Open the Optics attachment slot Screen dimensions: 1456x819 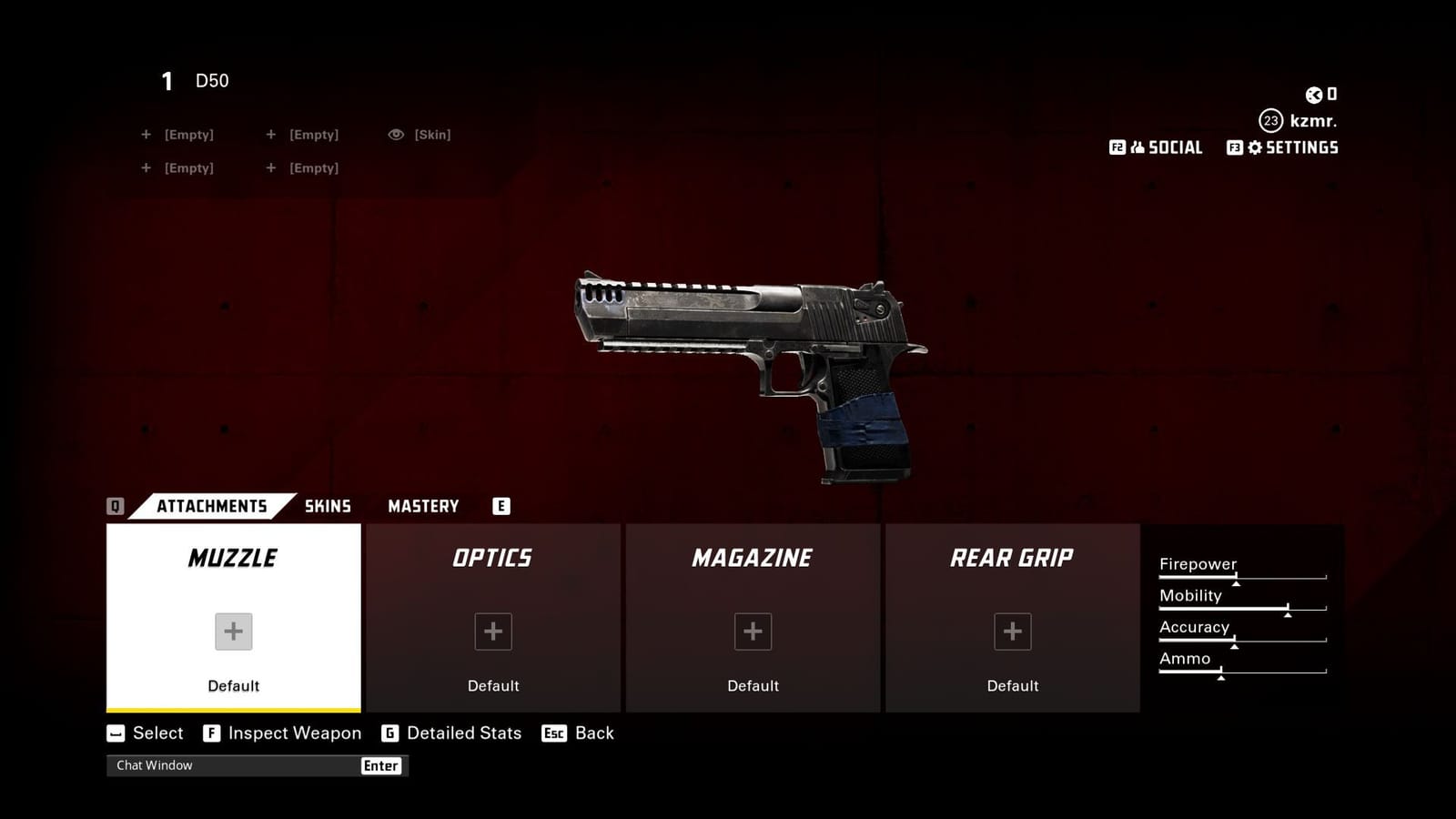pyautogui.click(x=492, y=631)
